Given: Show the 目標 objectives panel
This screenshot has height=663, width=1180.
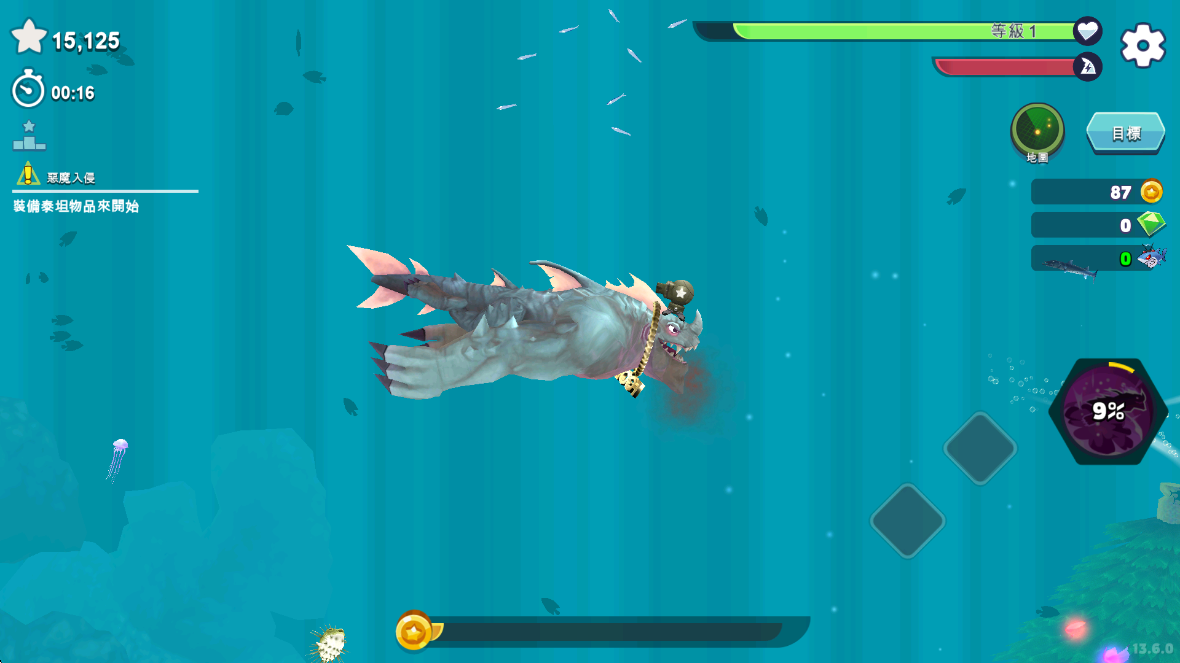Looking at the screenshot, I should pos(1126,133).
